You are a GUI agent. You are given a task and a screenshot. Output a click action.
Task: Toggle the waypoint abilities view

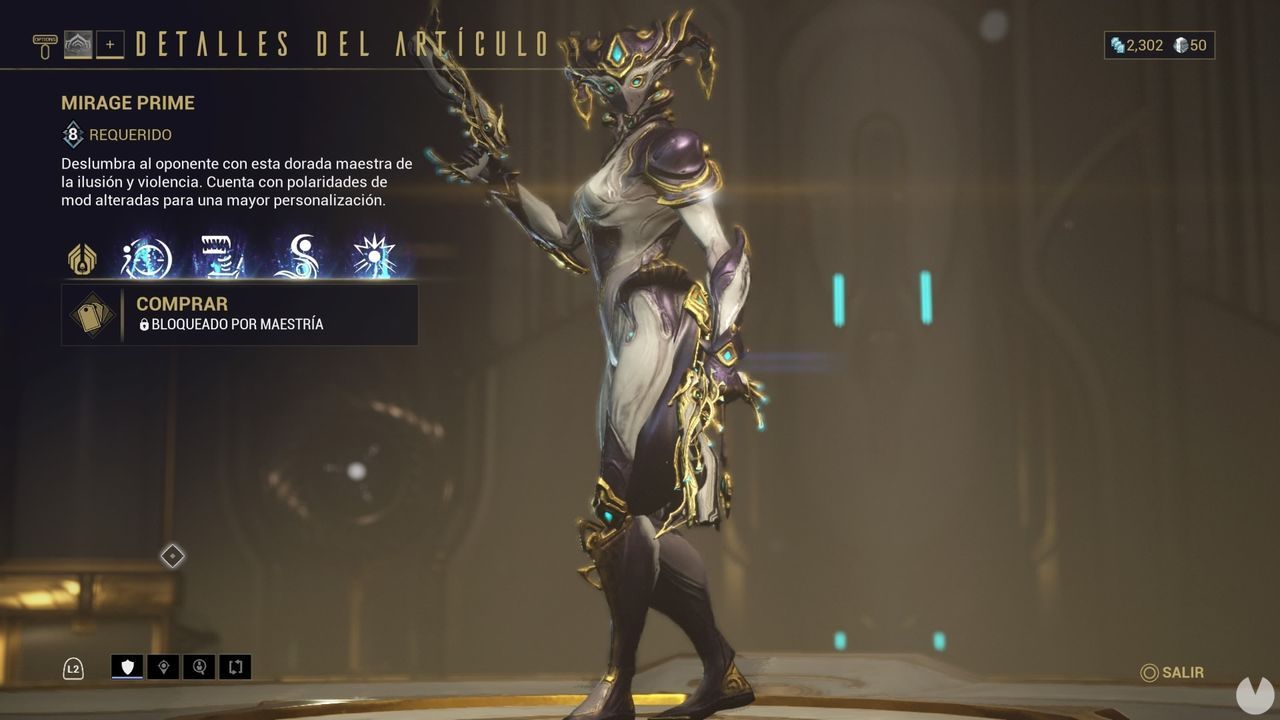(163, 667)
